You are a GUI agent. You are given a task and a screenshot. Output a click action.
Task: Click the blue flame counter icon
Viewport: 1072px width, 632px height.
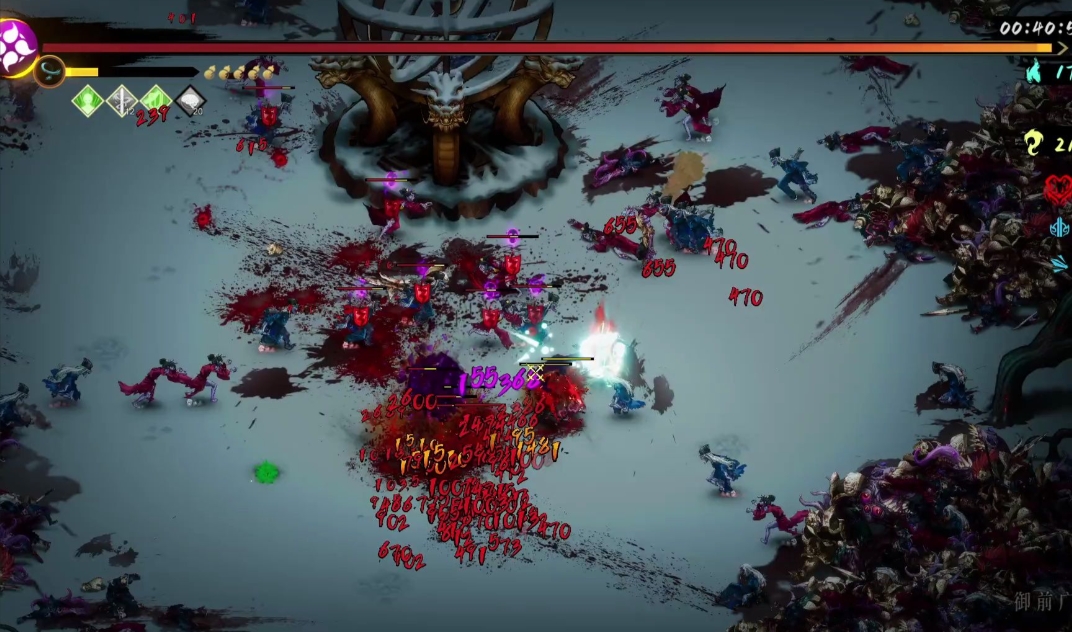pos(1034,72)
